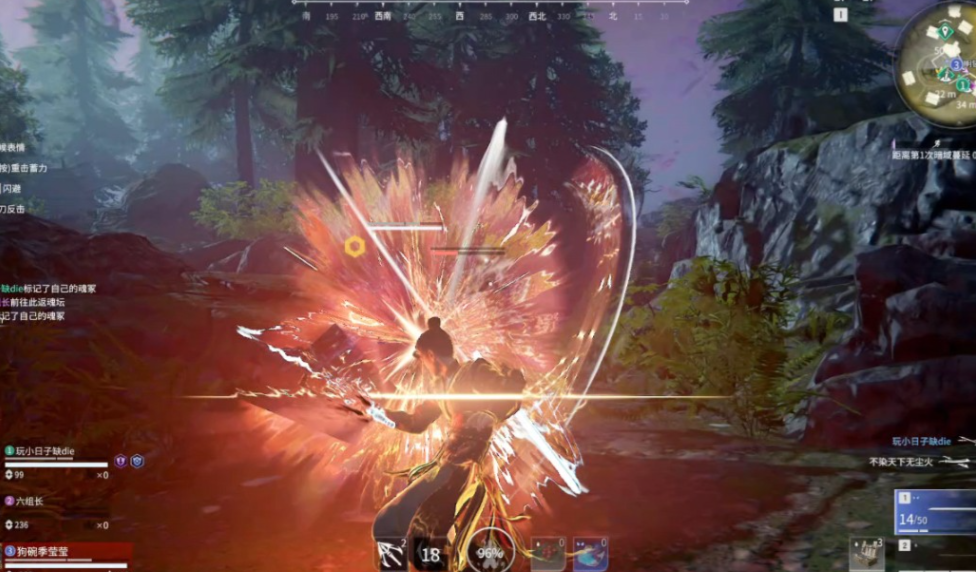Select the grappling hook item slot
The height and width of the screenshot is (572, 976).
390,554
